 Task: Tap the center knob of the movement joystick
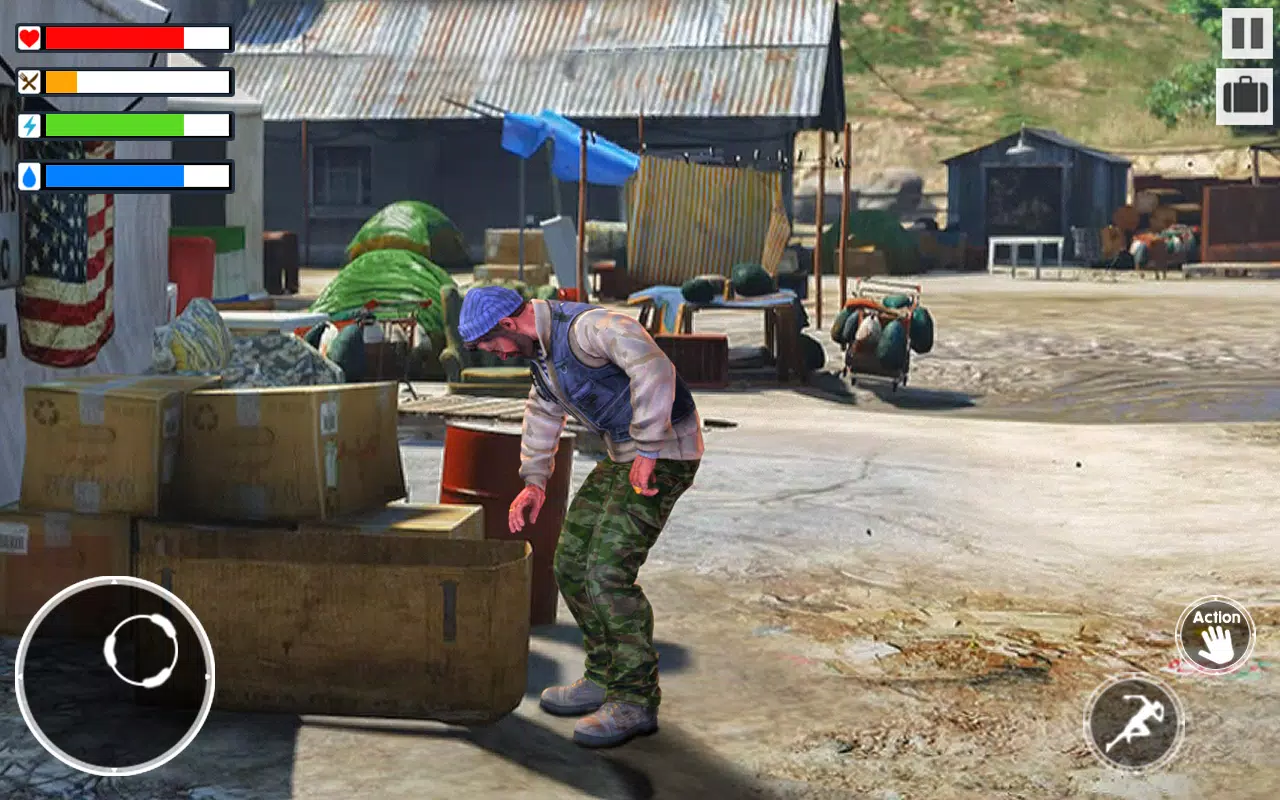tap(140, 648)
